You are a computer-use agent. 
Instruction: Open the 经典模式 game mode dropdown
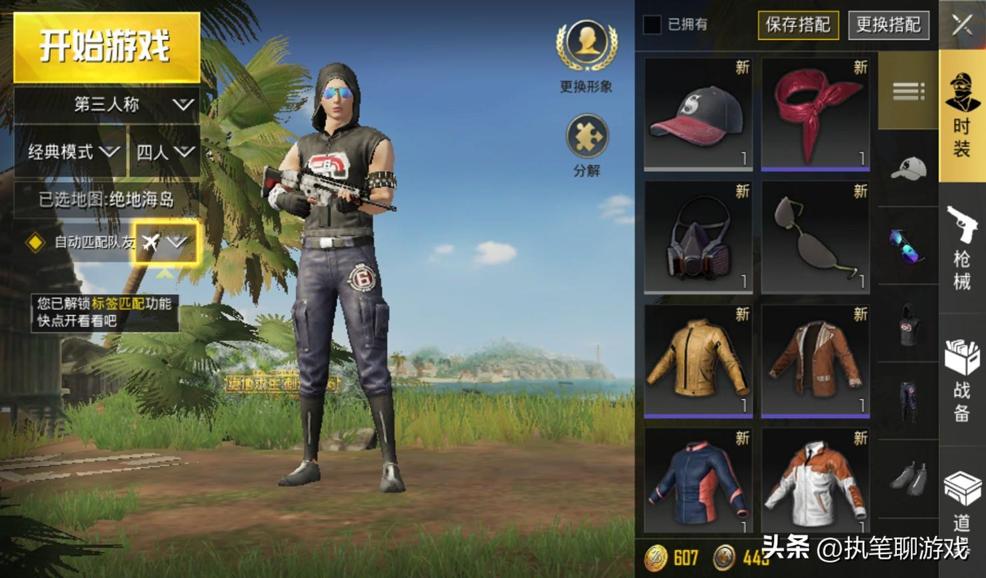72,152
